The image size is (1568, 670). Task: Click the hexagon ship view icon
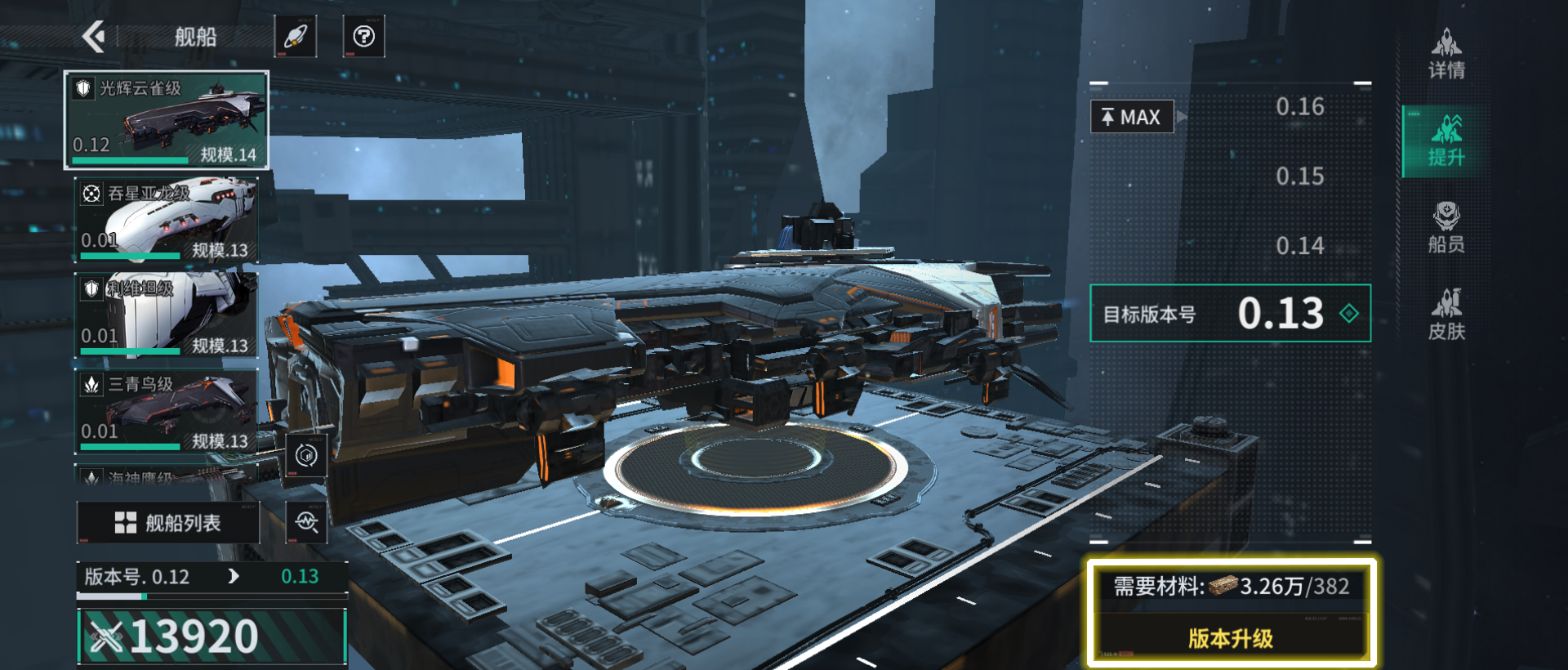(x=306, y=455)
